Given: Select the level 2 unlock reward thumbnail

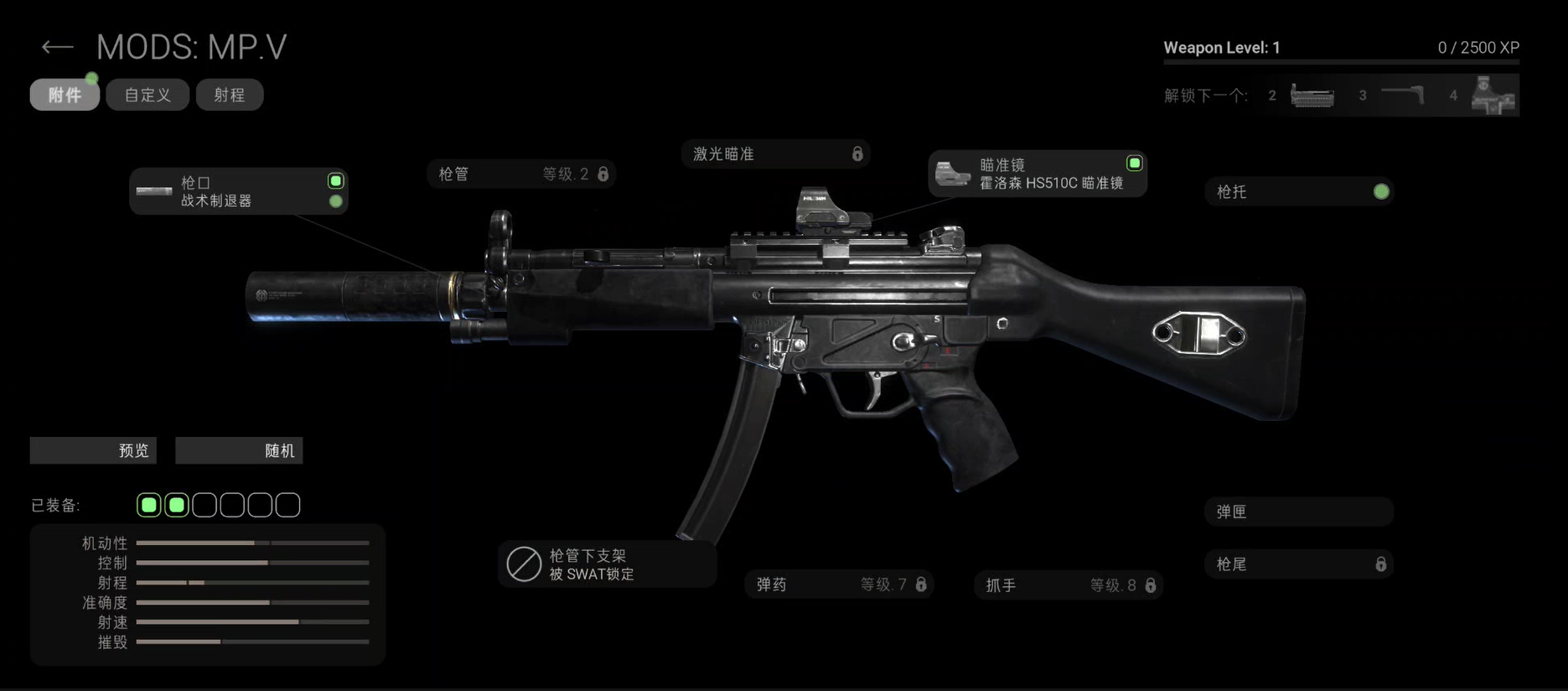Looking at the screenshot, I should coord(1312,96).
